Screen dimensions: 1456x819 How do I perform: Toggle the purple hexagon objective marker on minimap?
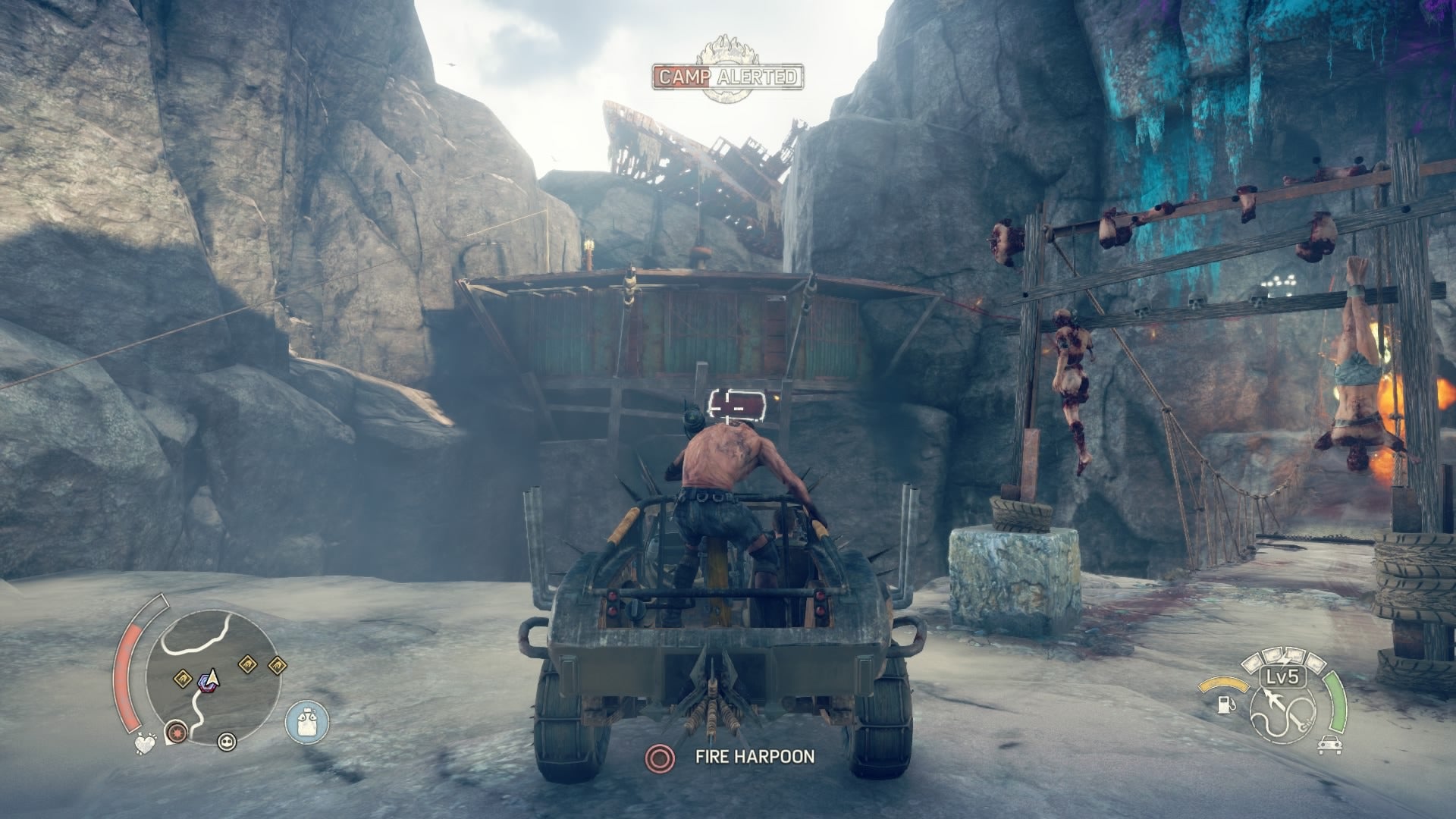(206, 684)
